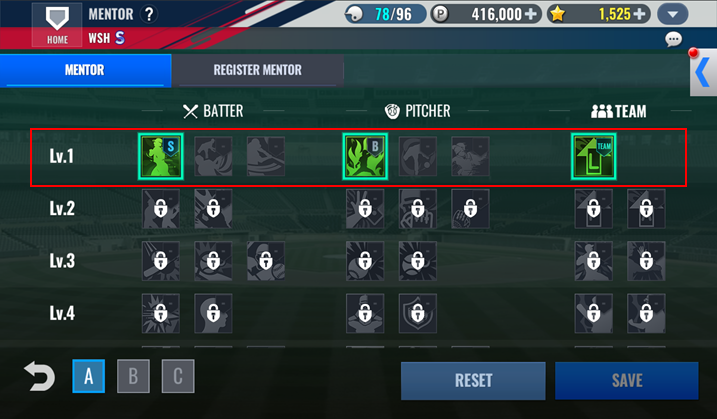
Task: Select the green Team mentor skill
Action: [x=593, y=155]
